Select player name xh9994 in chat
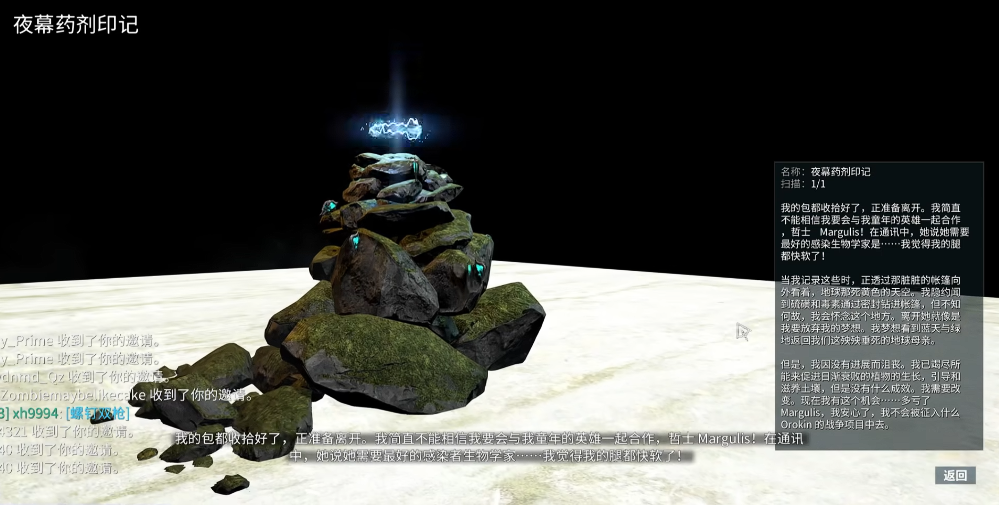 tap(34, 414)
